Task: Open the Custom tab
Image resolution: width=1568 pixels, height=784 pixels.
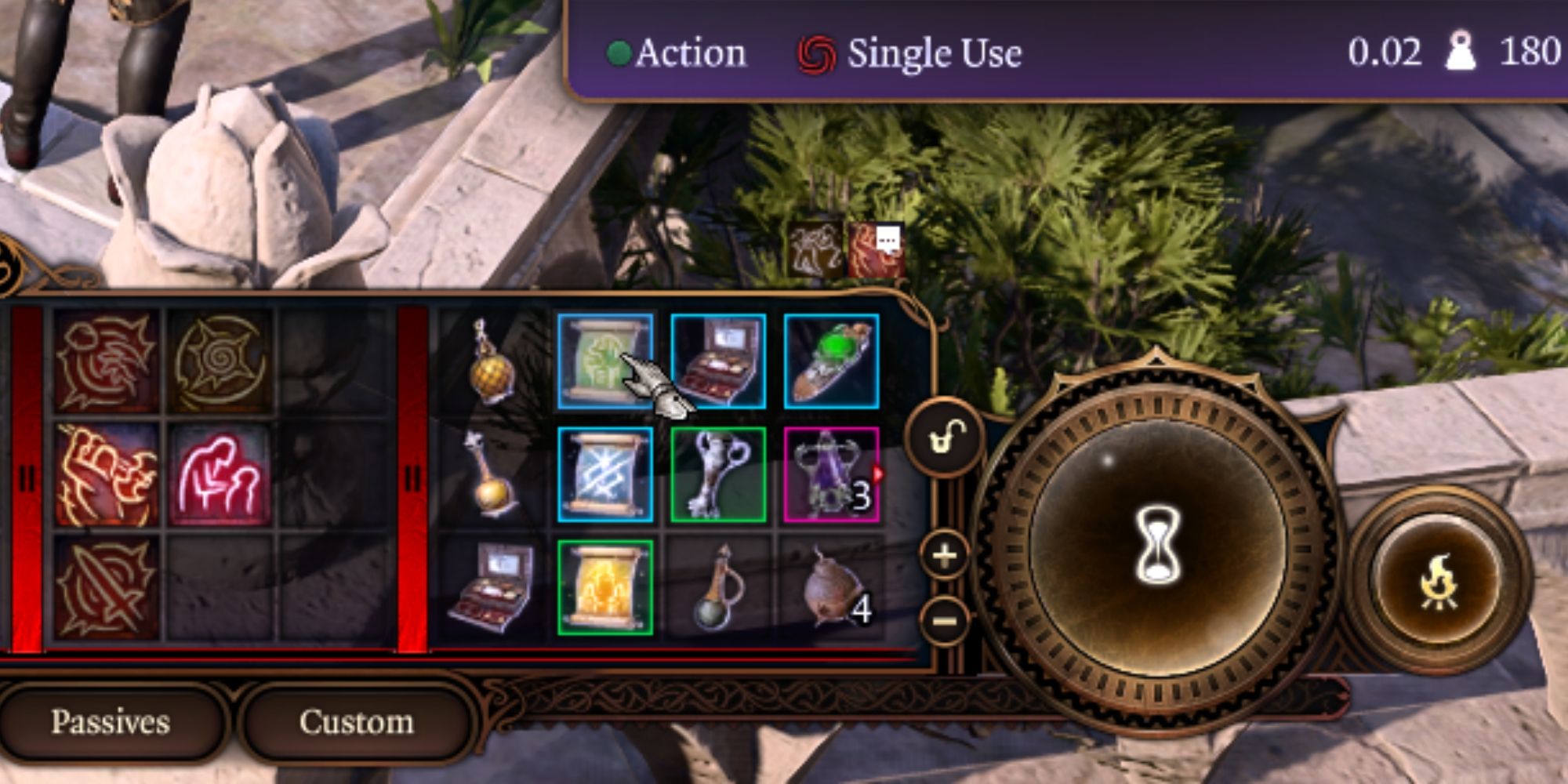Action: point(357,721)
